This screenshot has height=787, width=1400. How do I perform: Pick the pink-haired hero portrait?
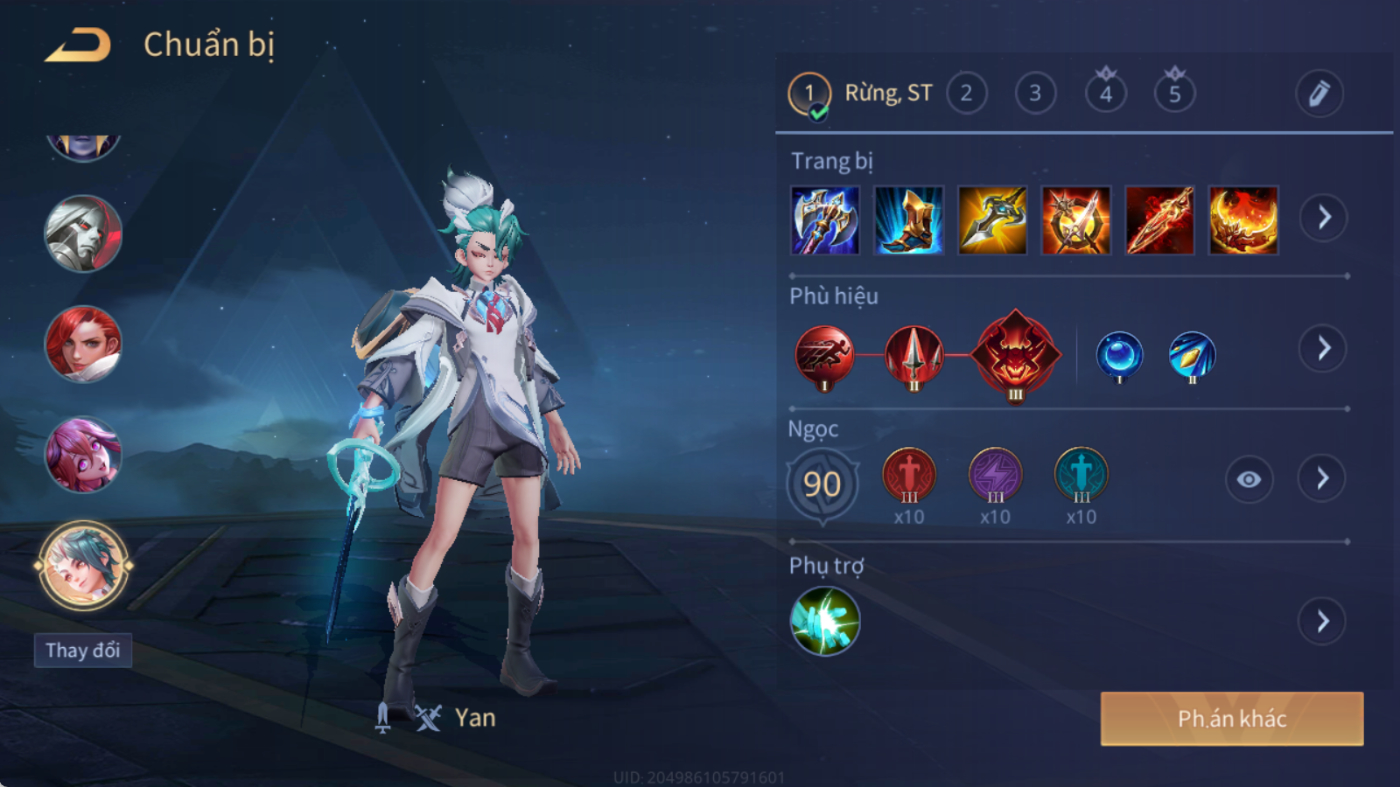[83, 454]
